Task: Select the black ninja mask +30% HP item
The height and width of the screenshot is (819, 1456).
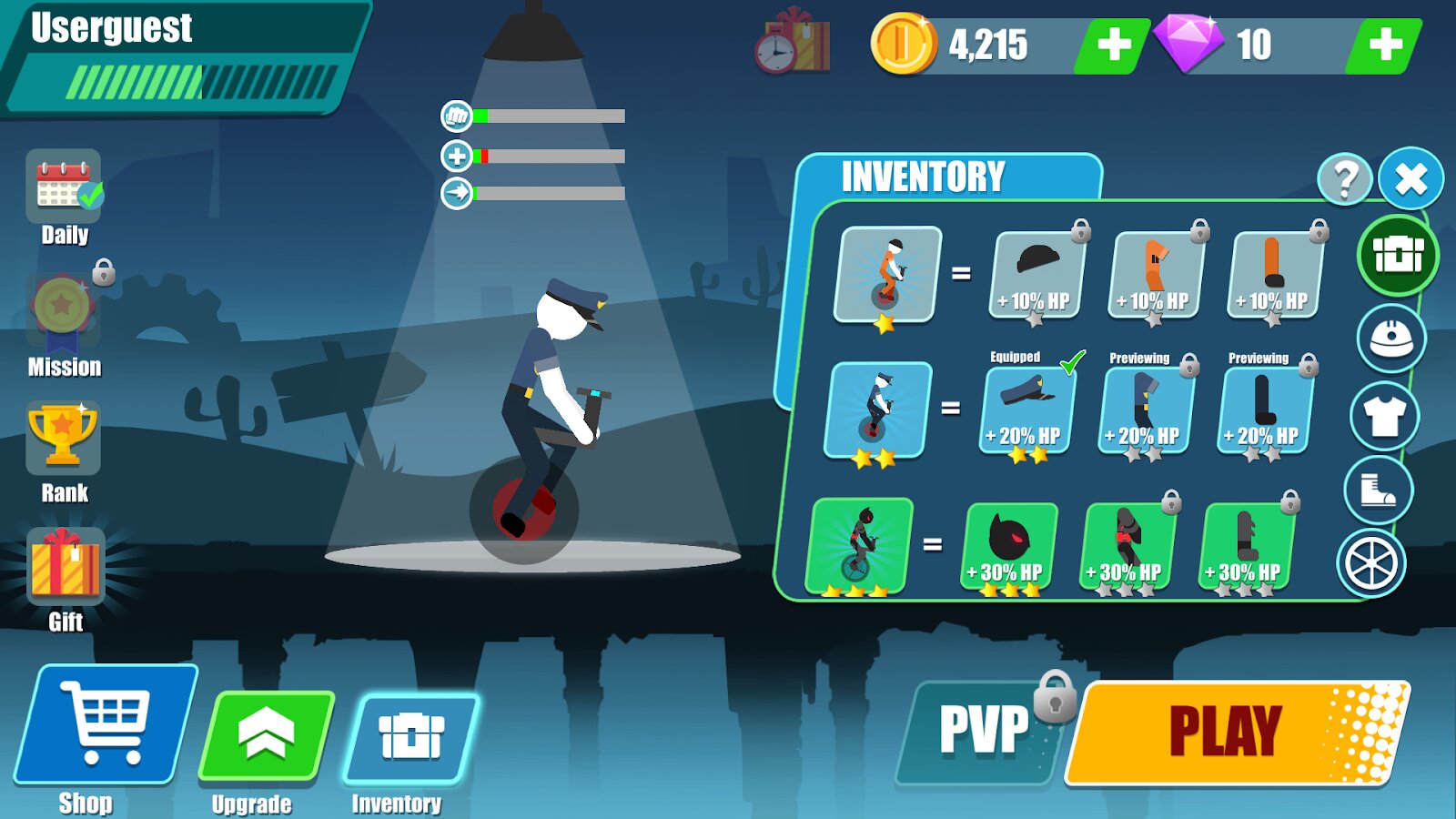Action: coord(1009,546)
